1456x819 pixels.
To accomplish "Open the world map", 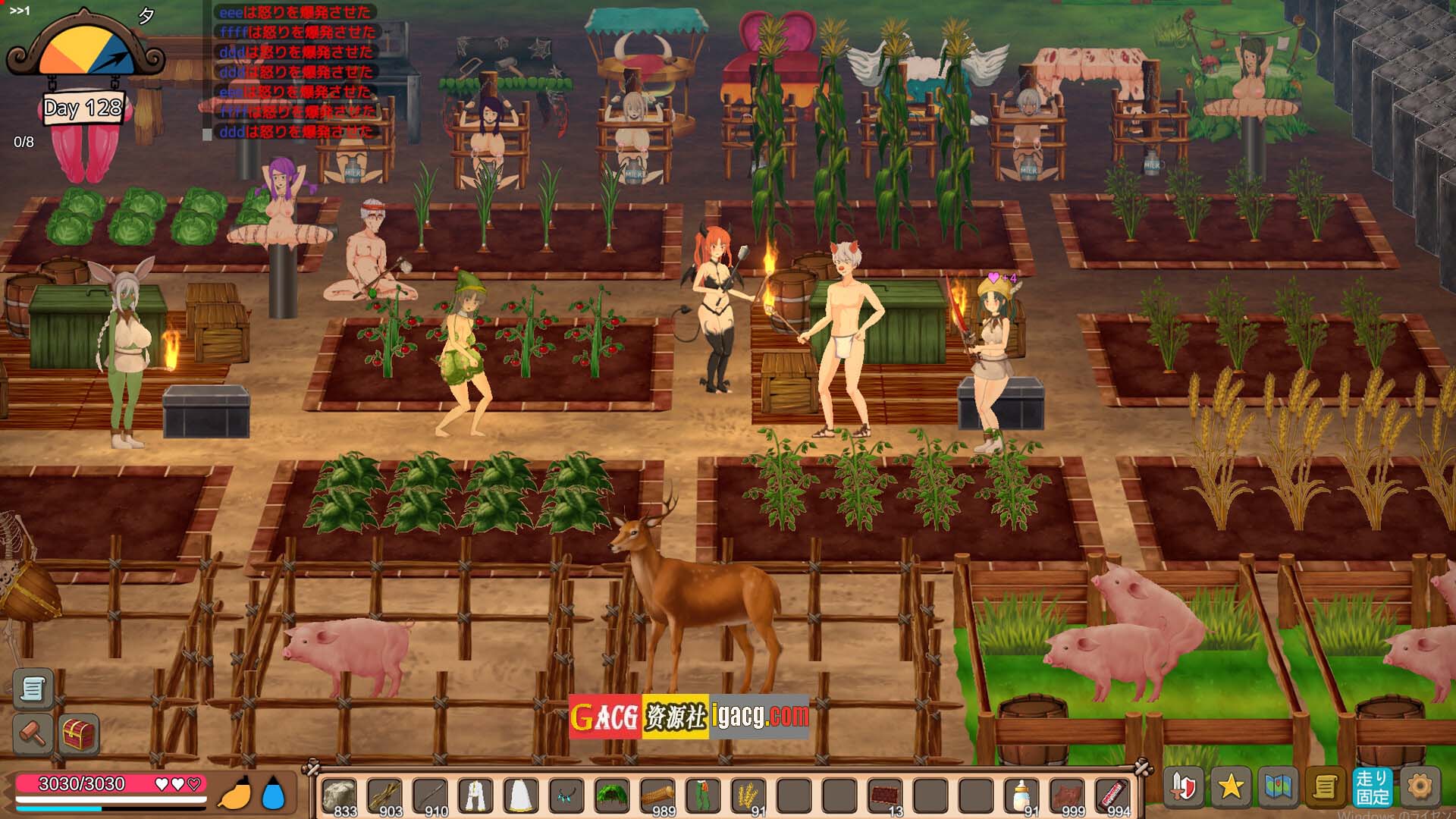I will (x=1278, y=786).
